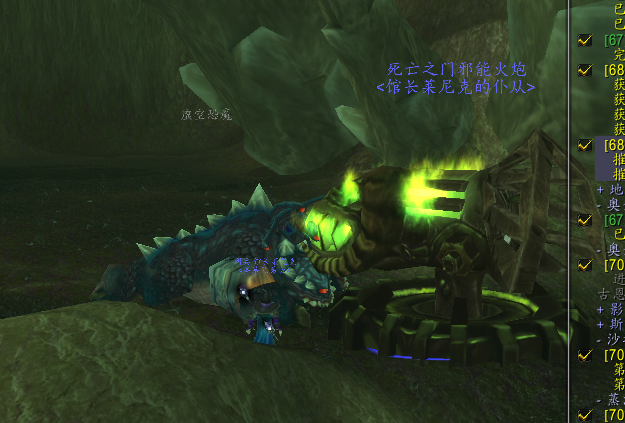Expand the collapsed "地" zone header
This screenshot has height=423, width=625.
600,188
